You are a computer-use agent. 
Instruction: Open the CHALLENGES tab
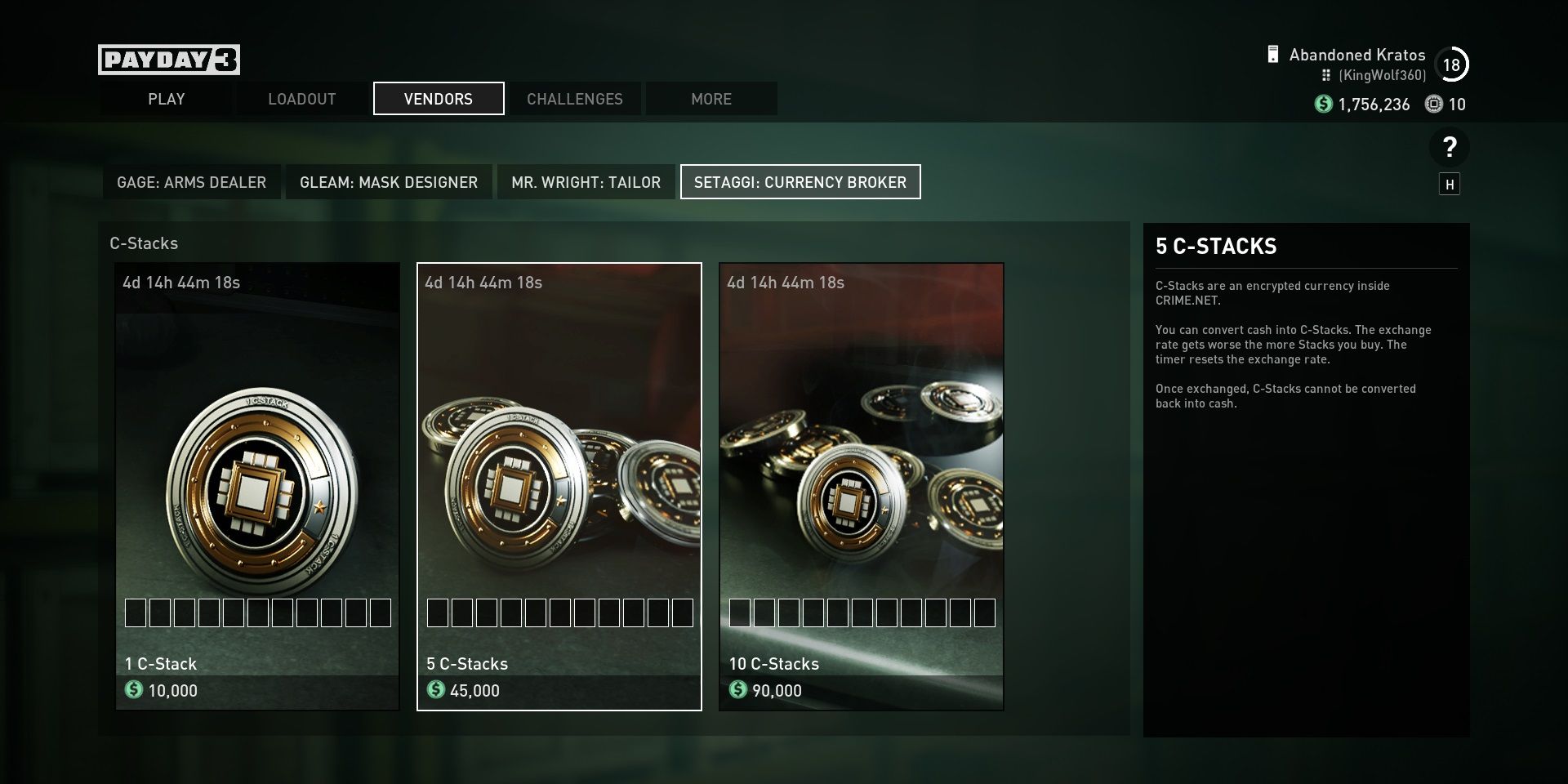575,98
